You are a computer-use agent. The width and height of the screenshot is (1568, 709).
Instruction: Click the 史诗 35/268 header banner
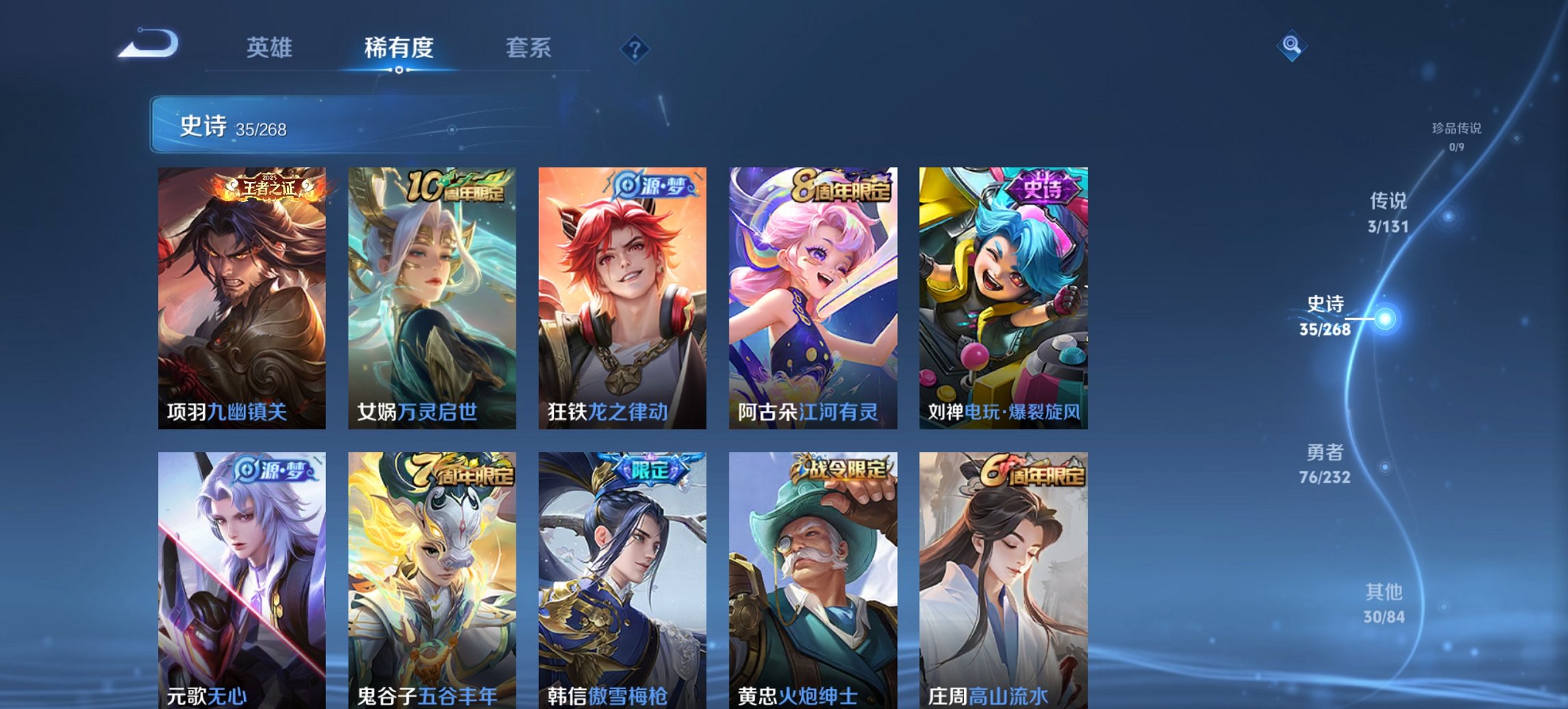click(x=232, y=128)
